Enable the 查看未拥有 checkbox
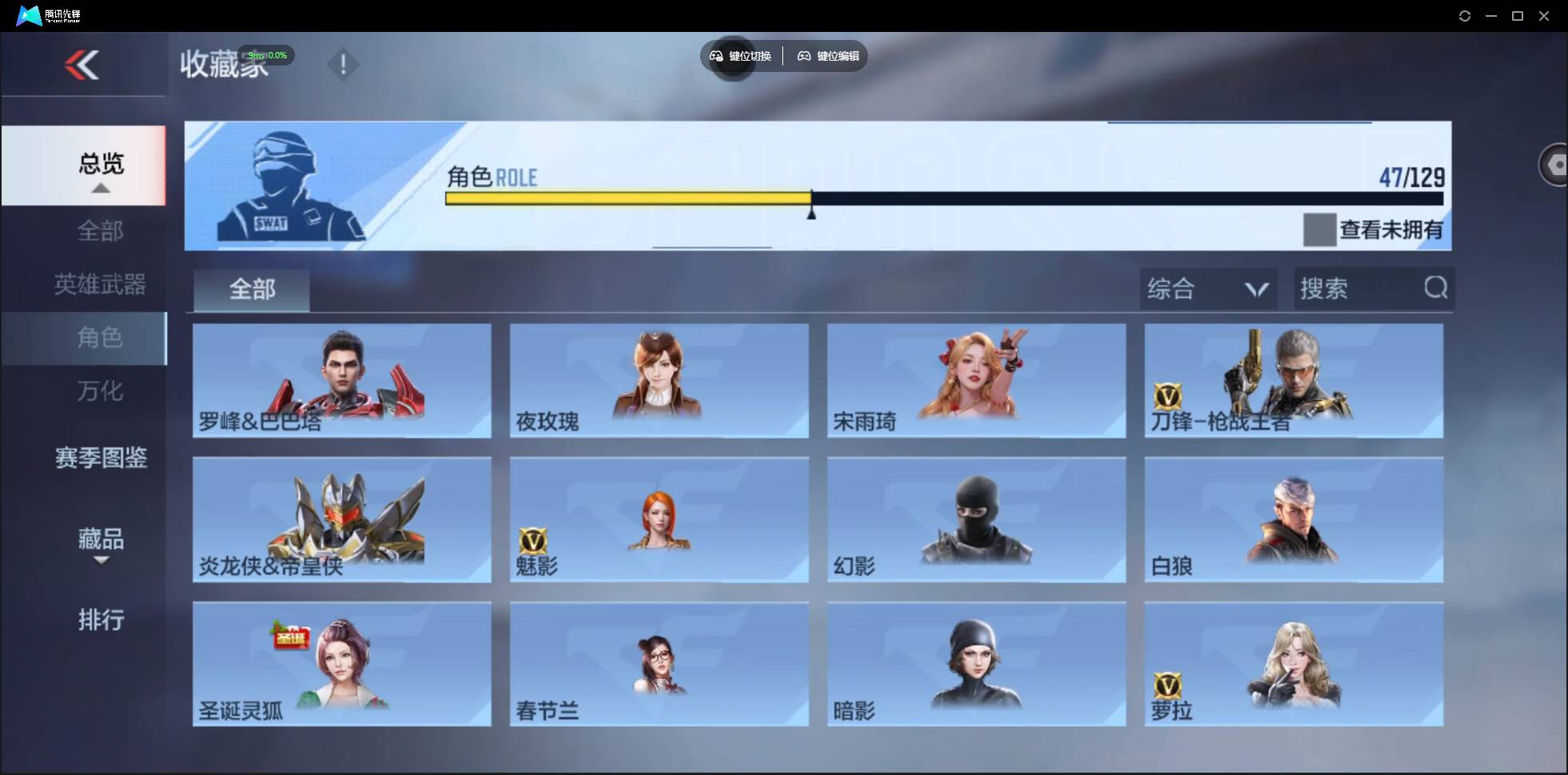Screen dimensions: 1568x775 click(x=1319, y=229)
